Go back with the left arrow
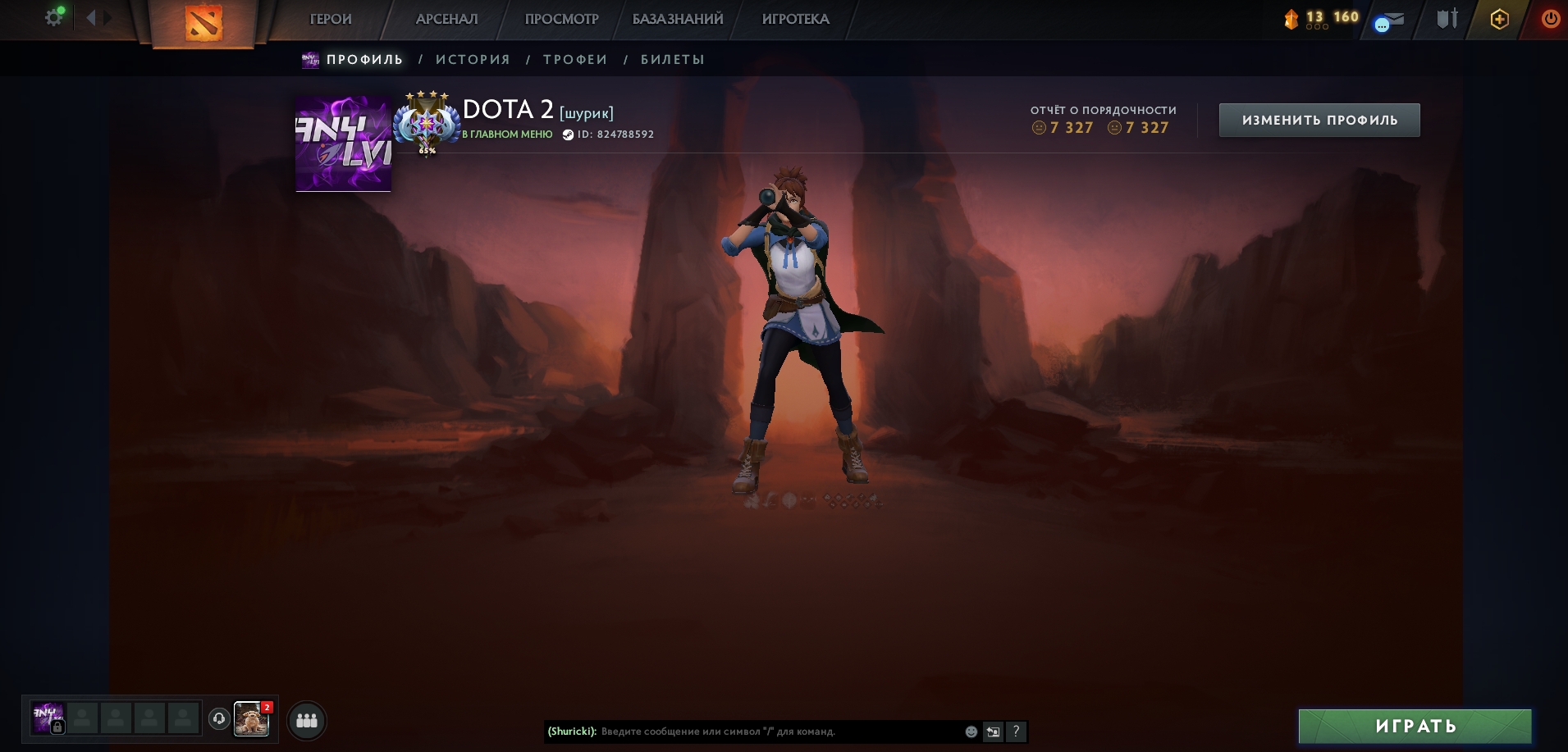The image size is (1568, 752). [91, 17]
